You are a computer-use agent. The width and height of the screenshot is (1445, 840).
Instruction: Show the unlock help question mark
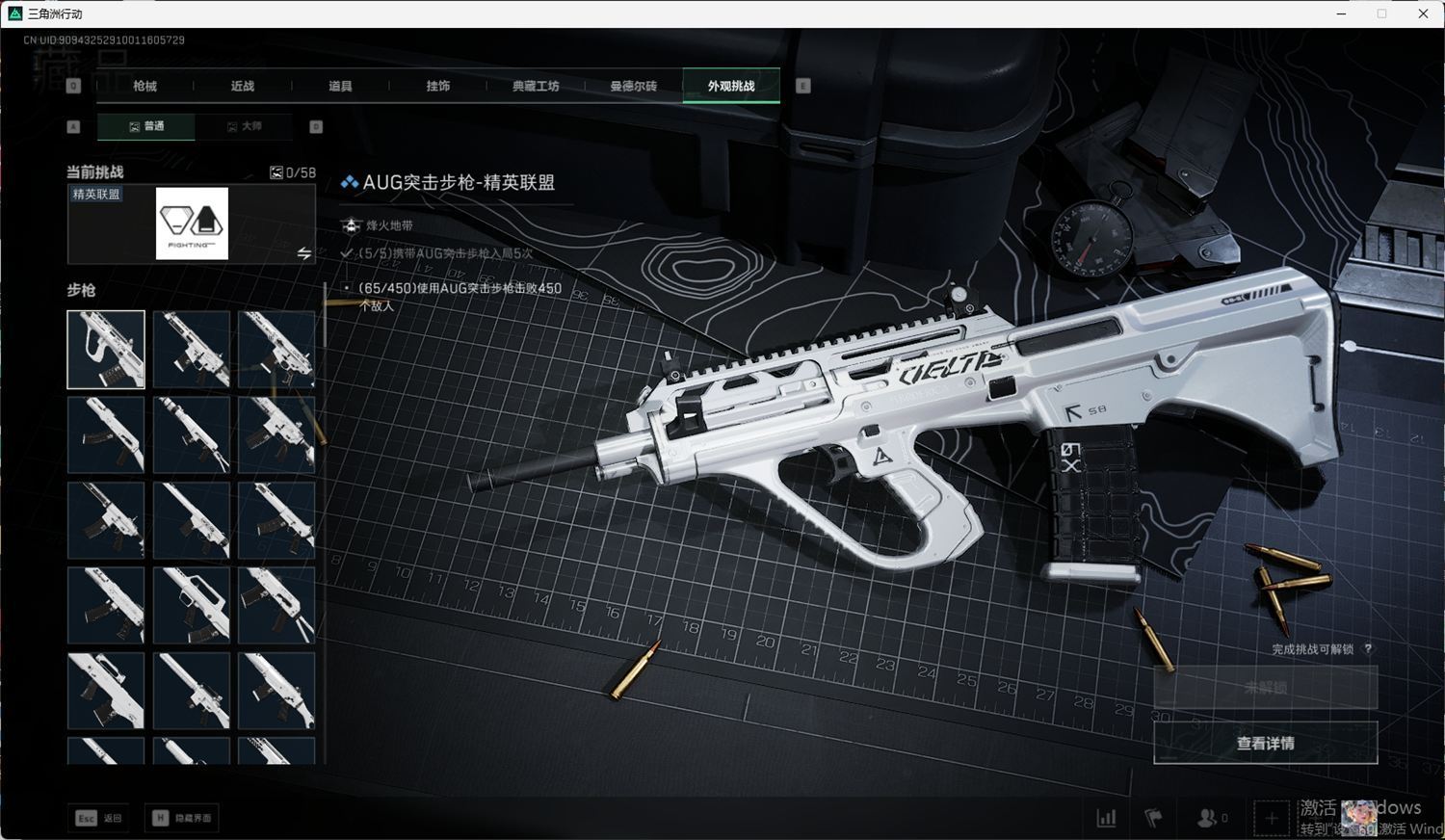(x=1368, y=649)
